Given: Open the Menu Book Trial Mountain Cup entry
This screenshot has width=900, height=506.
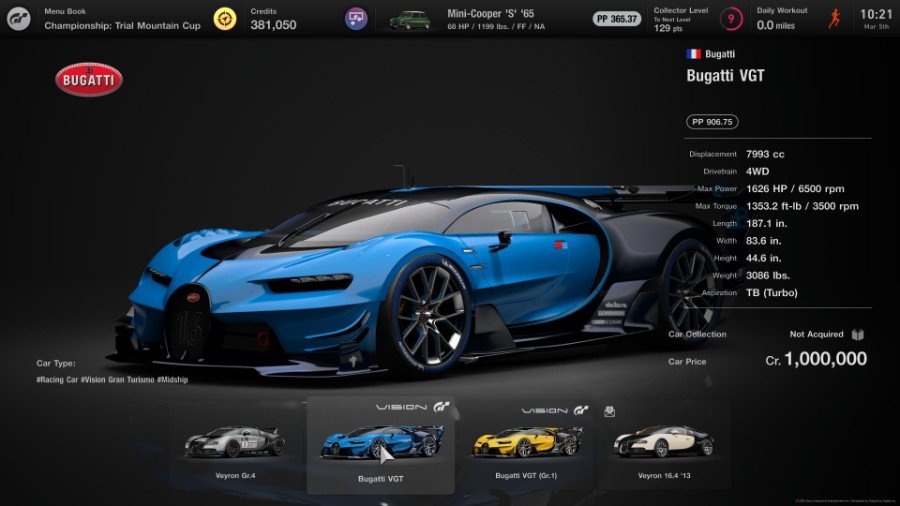Looking at the screenshot, I should click(x=120, y=19).
